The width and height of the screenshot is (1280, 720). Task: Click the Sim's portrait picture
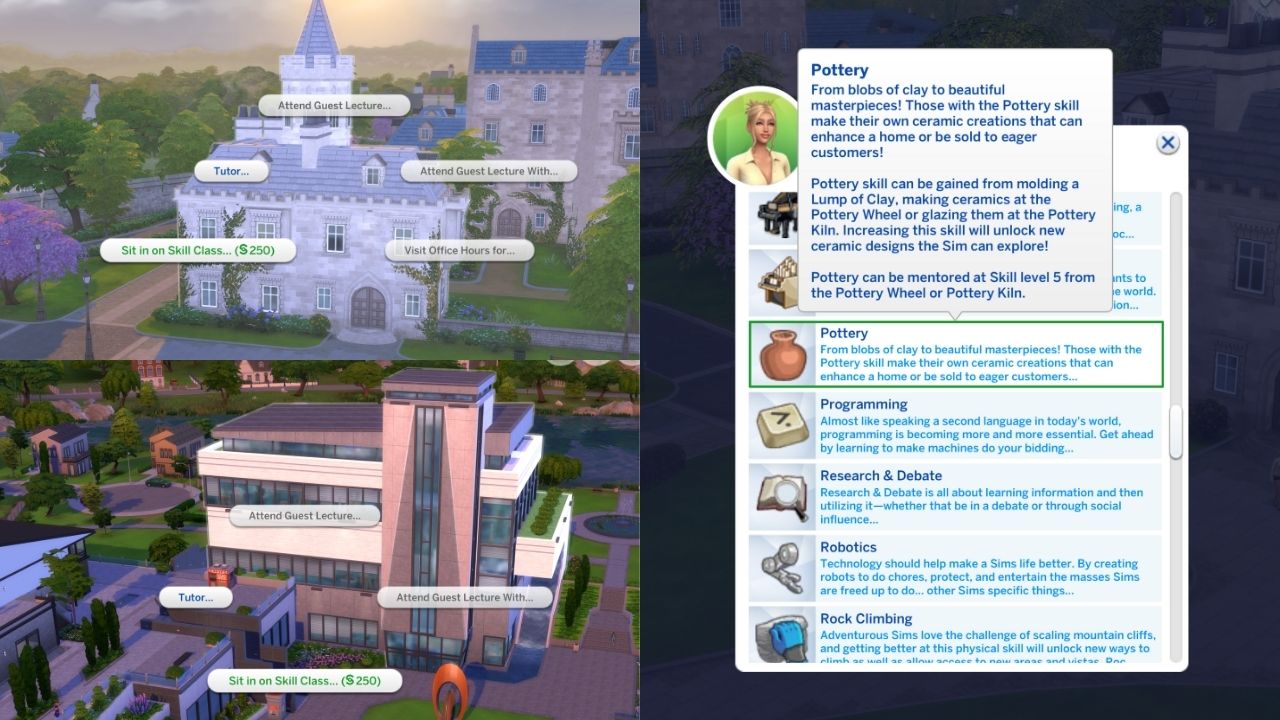(757, 138)
